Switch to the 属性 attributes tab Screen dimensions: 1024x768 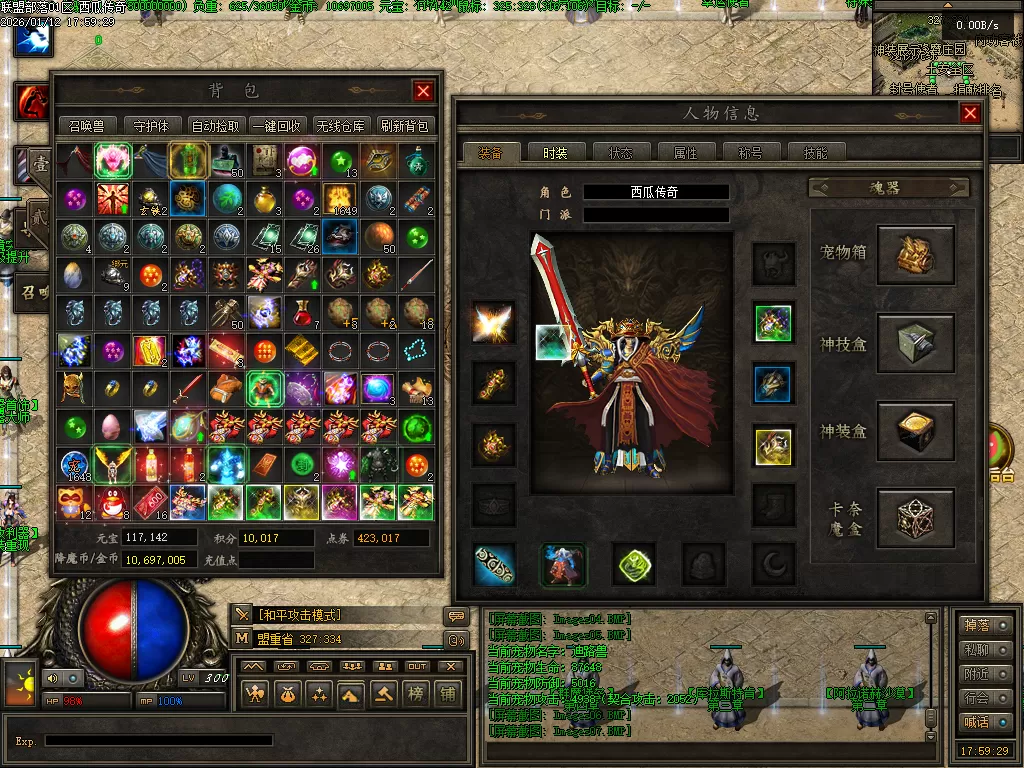point(685,153)
